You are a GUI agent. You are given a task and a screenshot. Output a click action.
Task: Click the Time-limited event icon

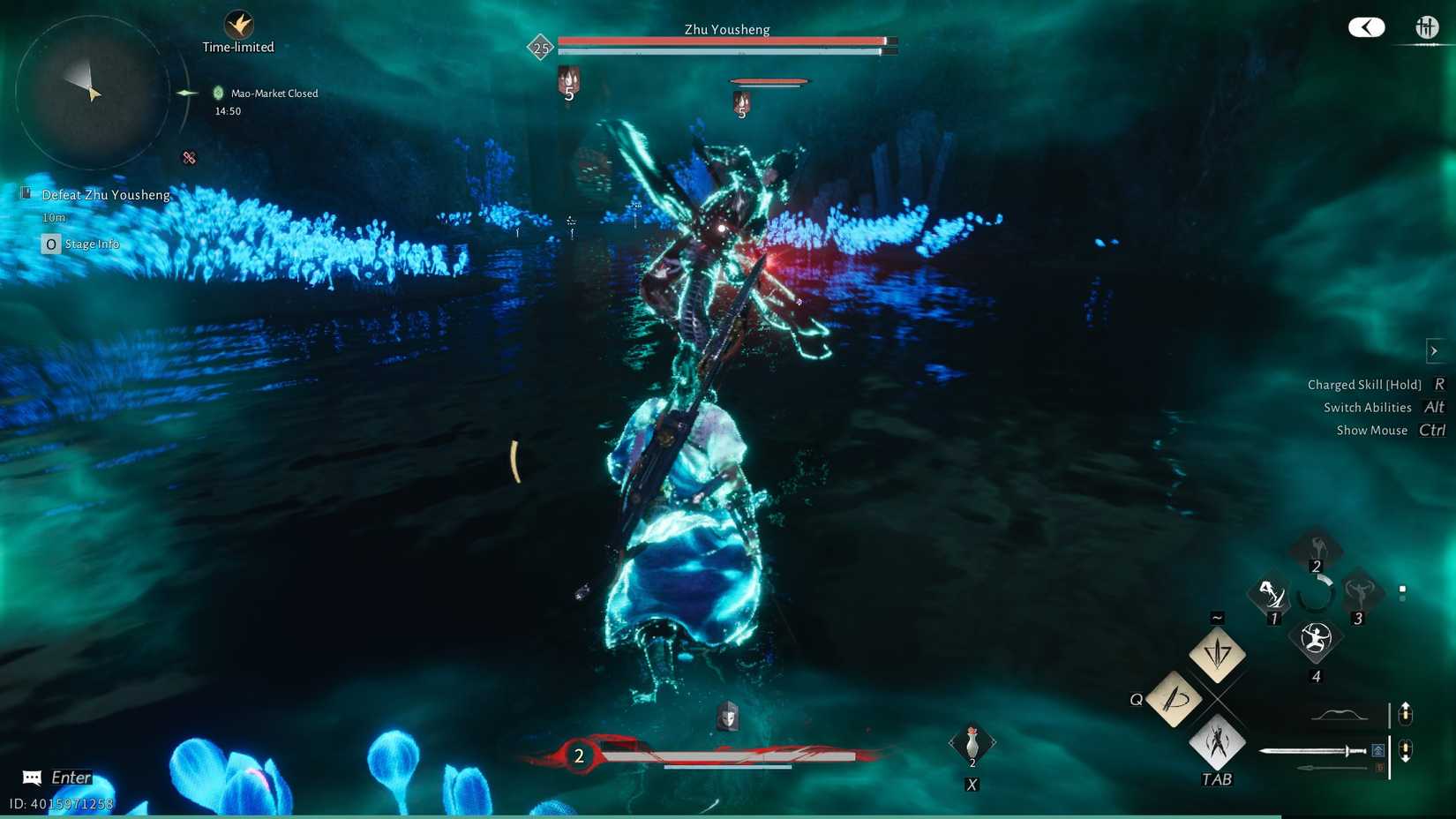tap(238, 26)
